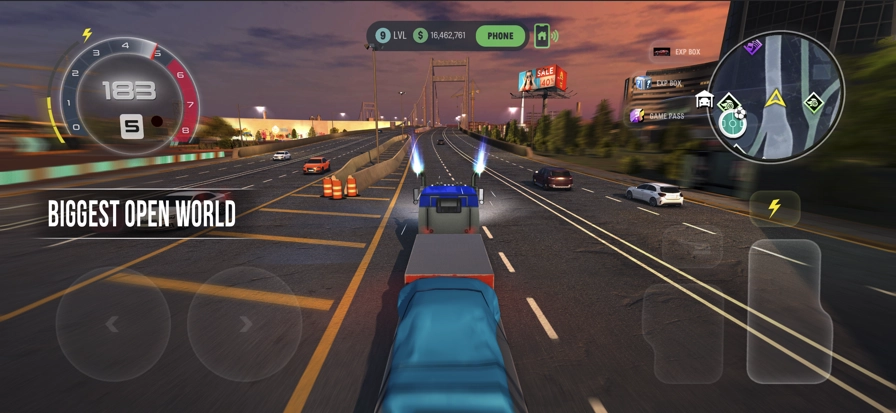Tap the money balance dollar icon
Screen dimensions: 896x413
[420, 36]
